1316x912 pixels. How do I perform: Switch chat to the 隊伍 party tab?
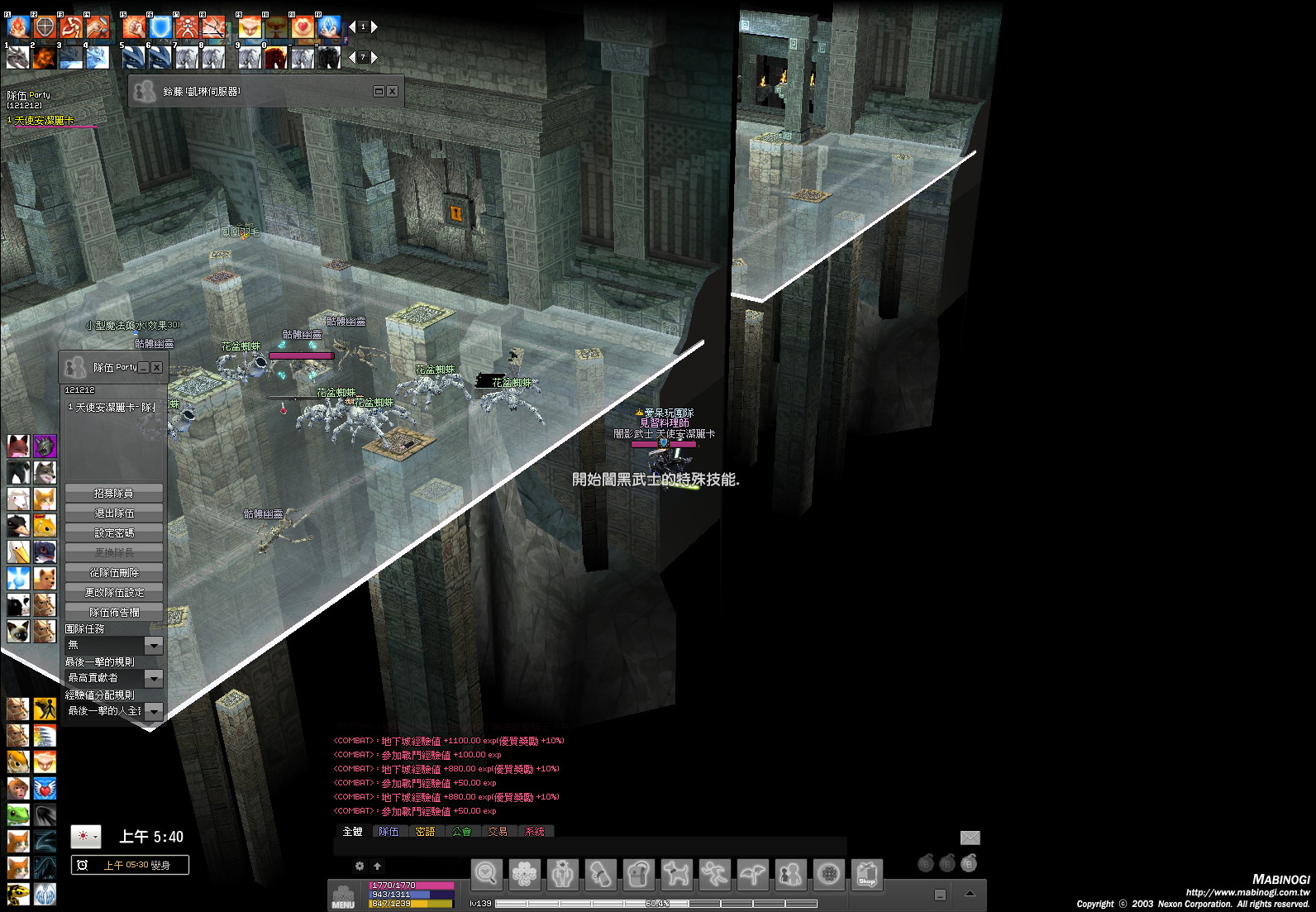coord(389,831)
